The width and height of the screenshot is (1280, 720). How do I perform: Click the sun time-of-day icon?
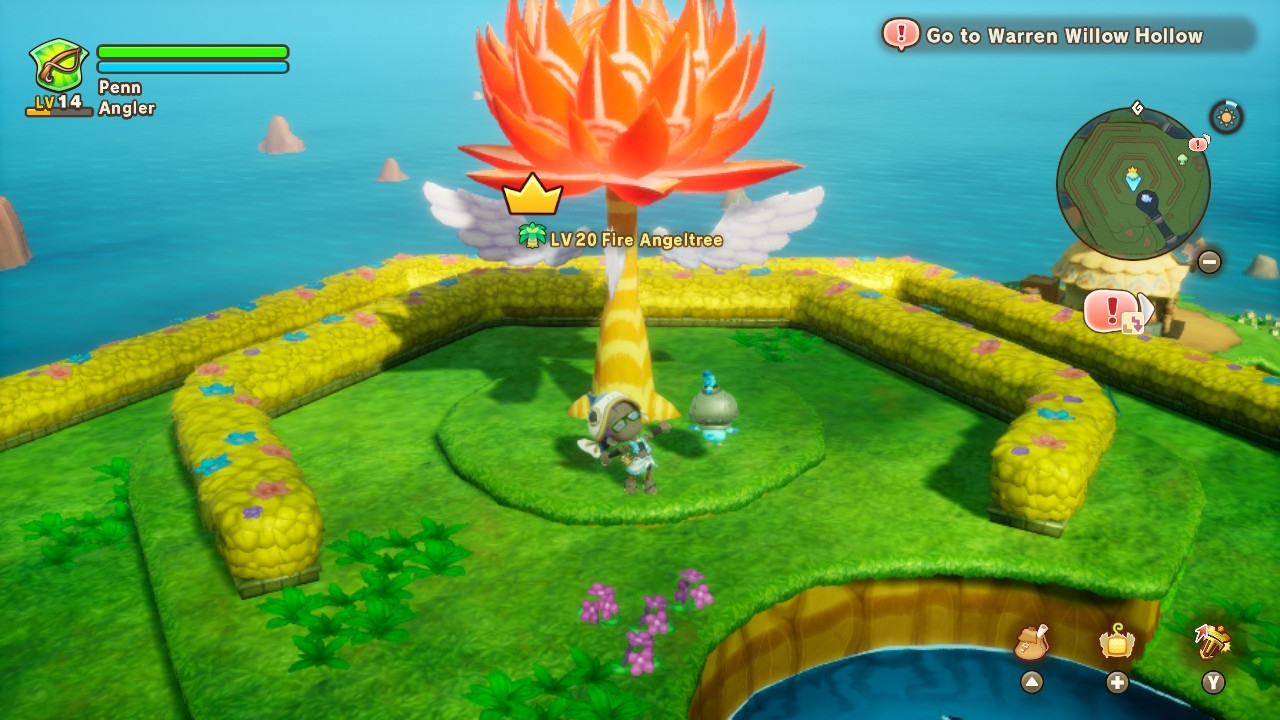click(1226, 117)
